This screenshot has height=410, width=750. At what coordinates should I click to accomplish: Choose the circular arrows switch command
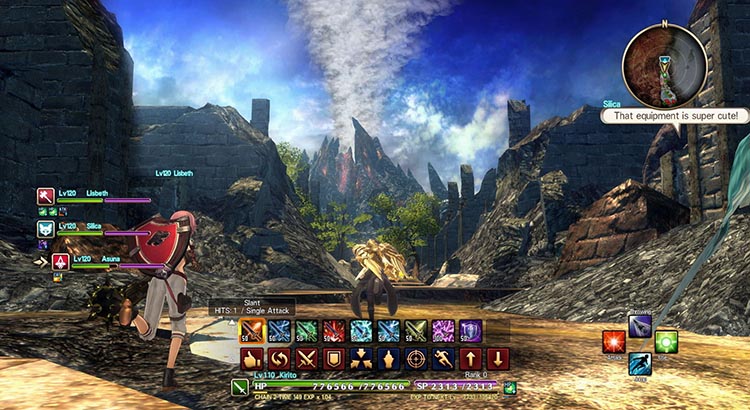pyautogui.click(x=280, y=358)
